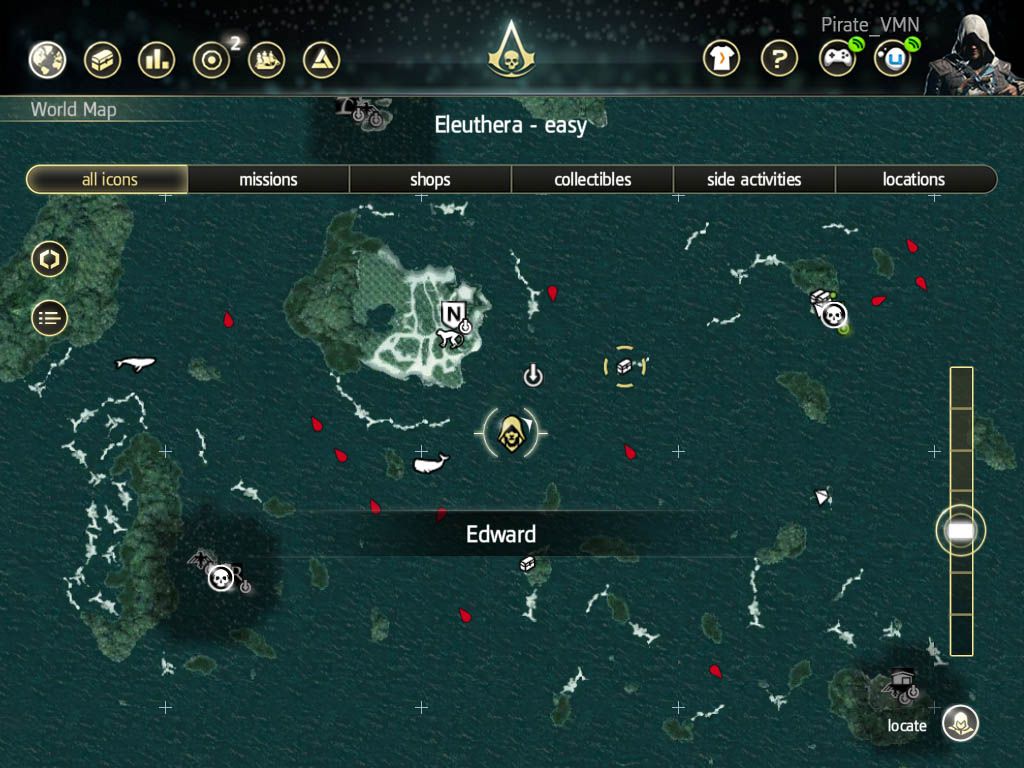Image resolution: width=1024 pixels, height=768 pixels.
Task: Open the Animus triangle icon
Action: tap(321, 60)
